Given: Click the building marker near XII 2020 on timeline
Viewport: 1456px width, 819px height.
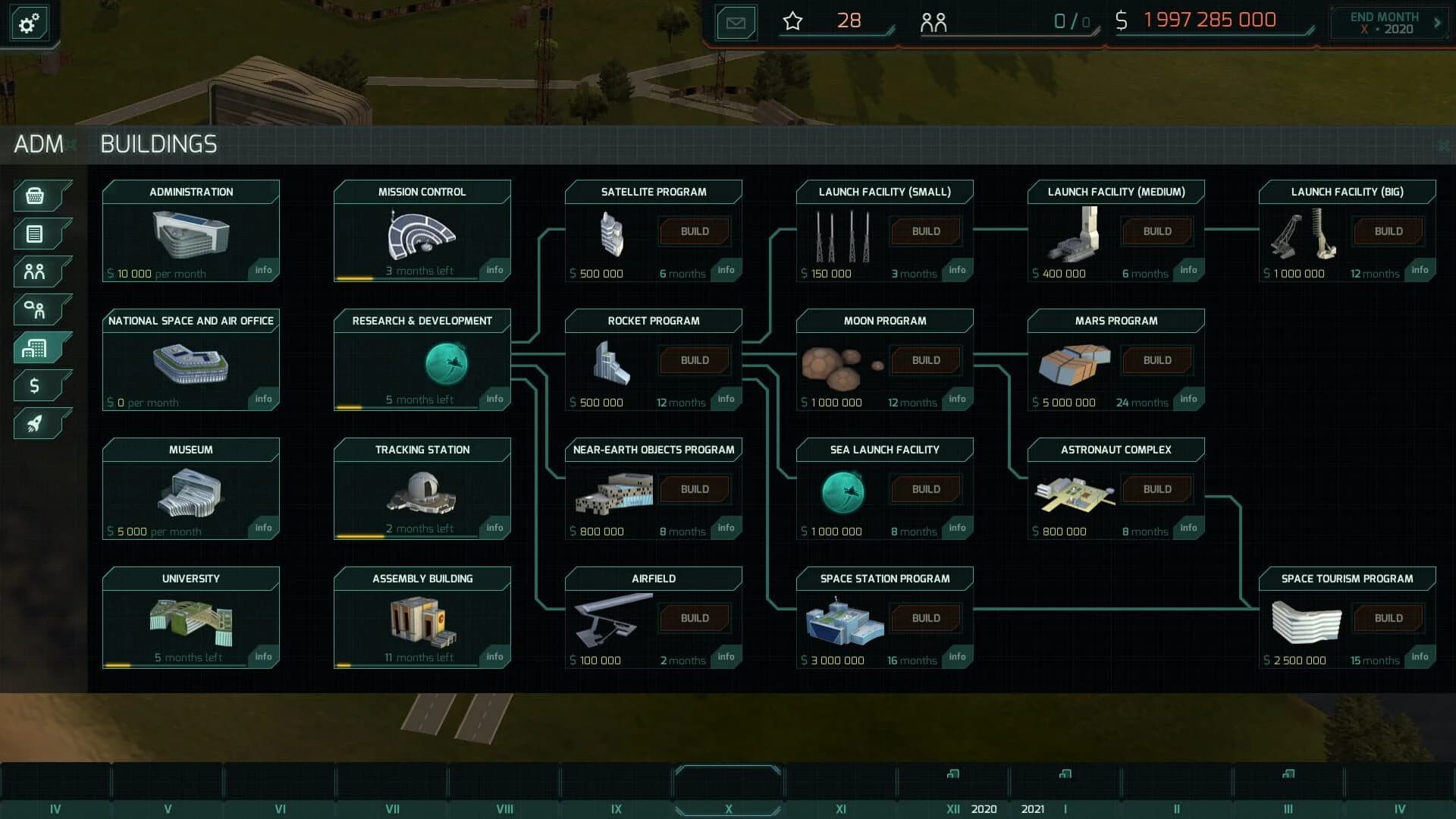Looking at the screenshot, I should (953, 775).
